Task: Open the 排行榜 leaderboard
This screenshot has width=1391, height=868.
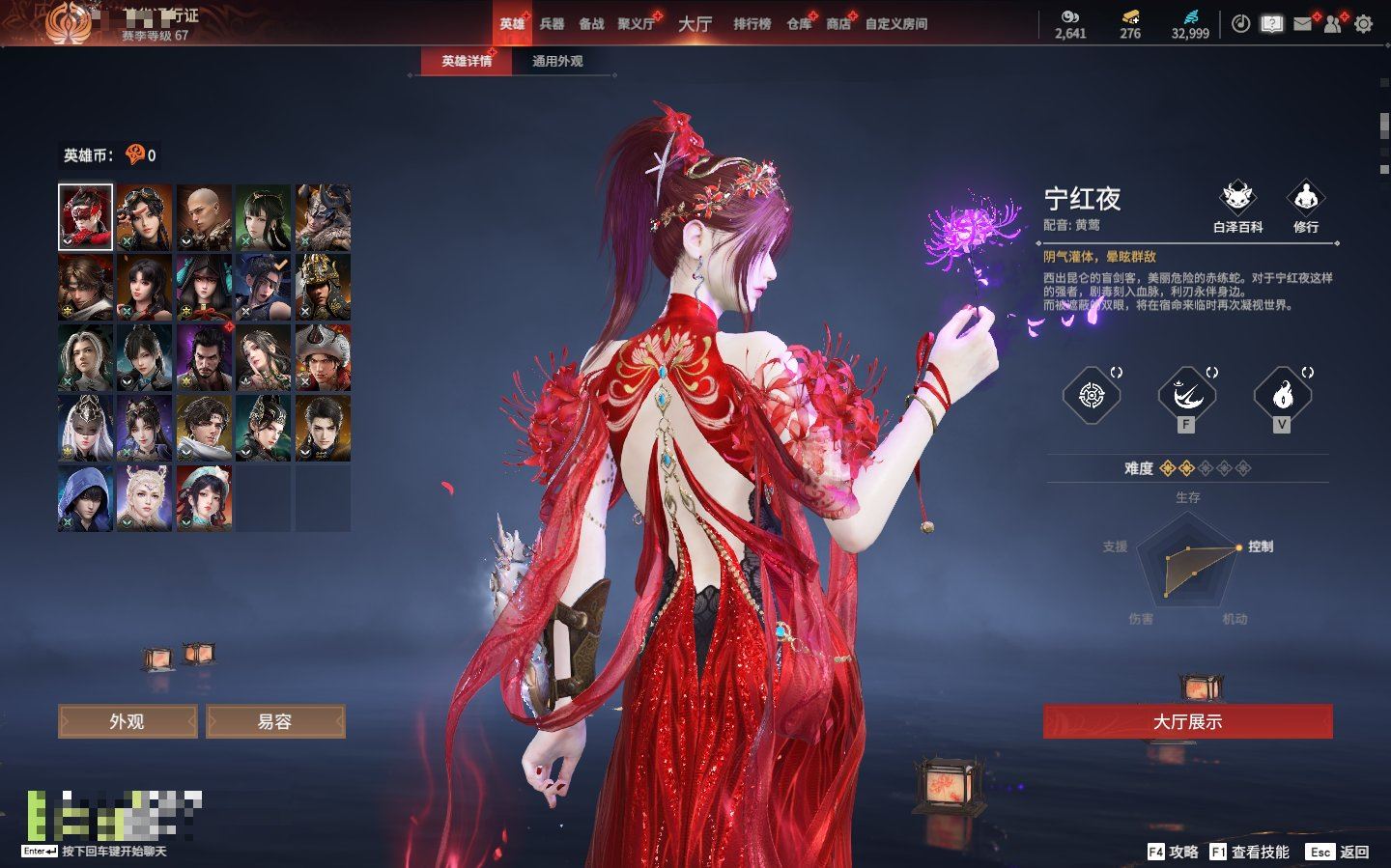Action: 752,23
